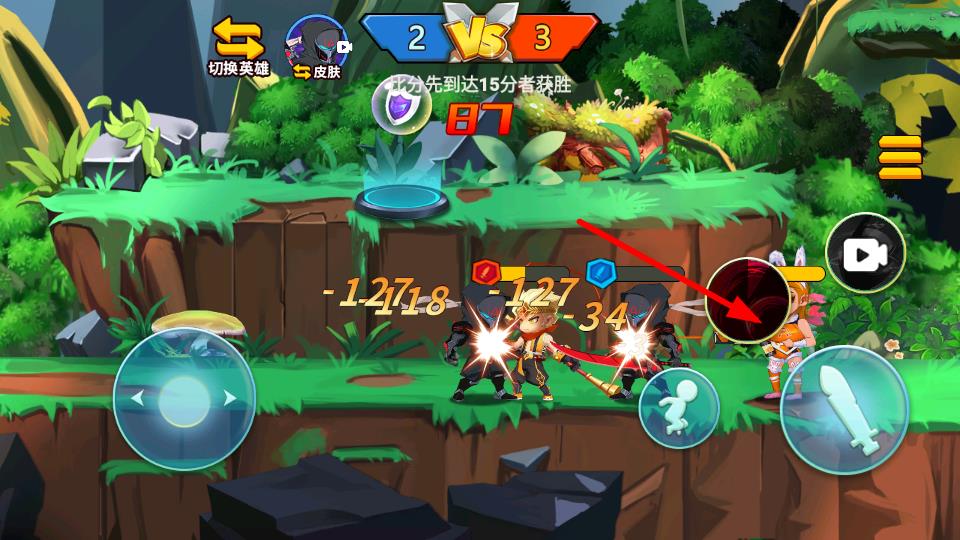The image size is (960, 540).
Task: Tap the running figure dash button
Action: tap(679, 406)
